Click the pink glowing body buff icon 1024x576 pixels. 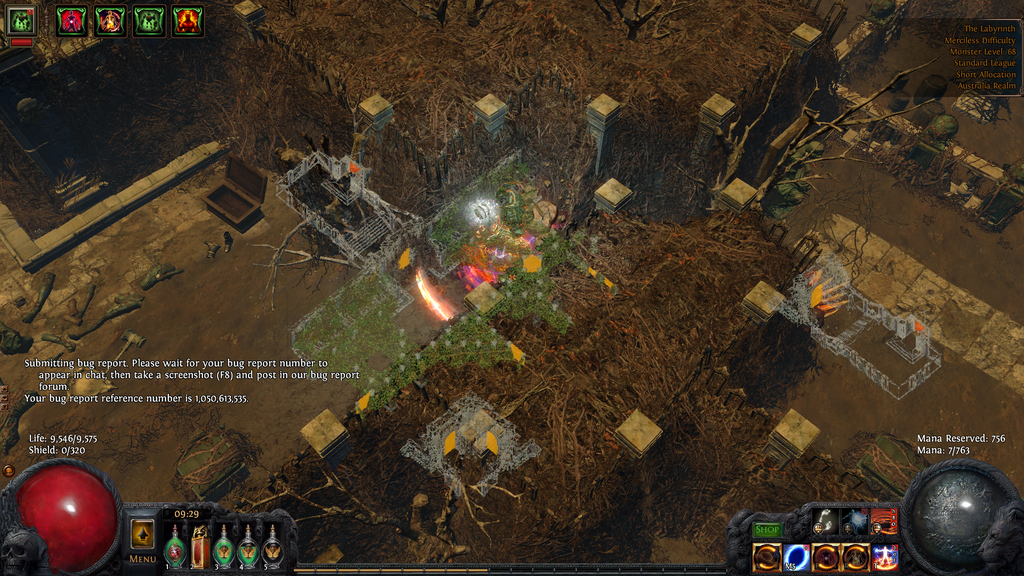click(71, 20)
